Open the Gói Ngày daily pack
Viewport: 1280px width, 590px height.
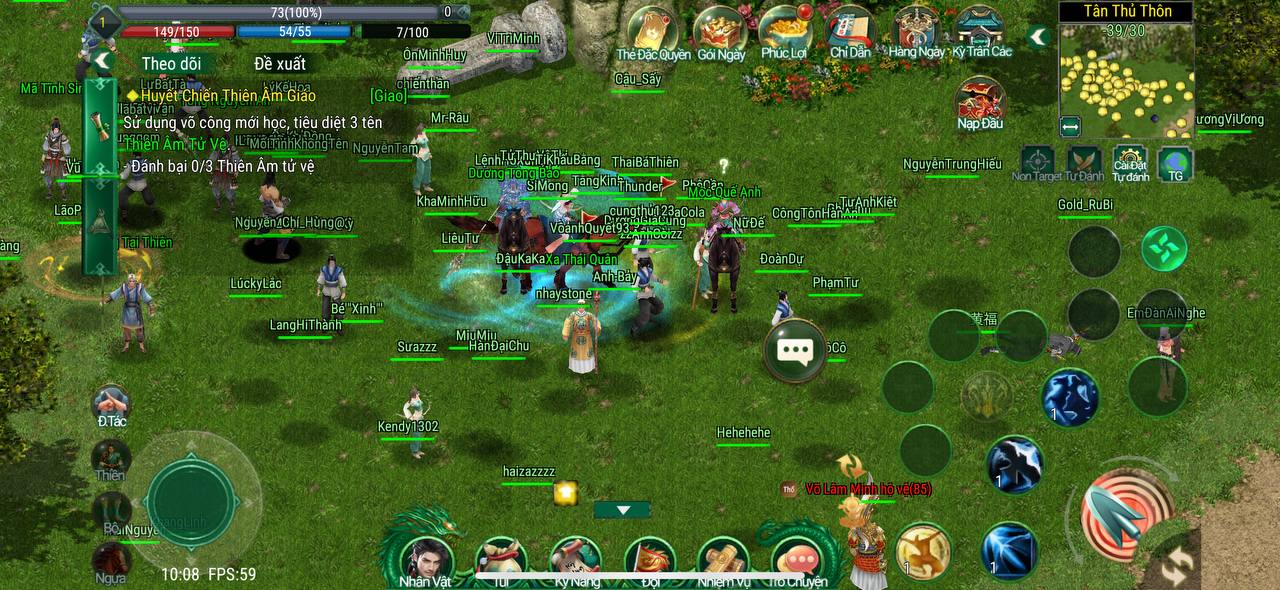click(x=720, y=30)
